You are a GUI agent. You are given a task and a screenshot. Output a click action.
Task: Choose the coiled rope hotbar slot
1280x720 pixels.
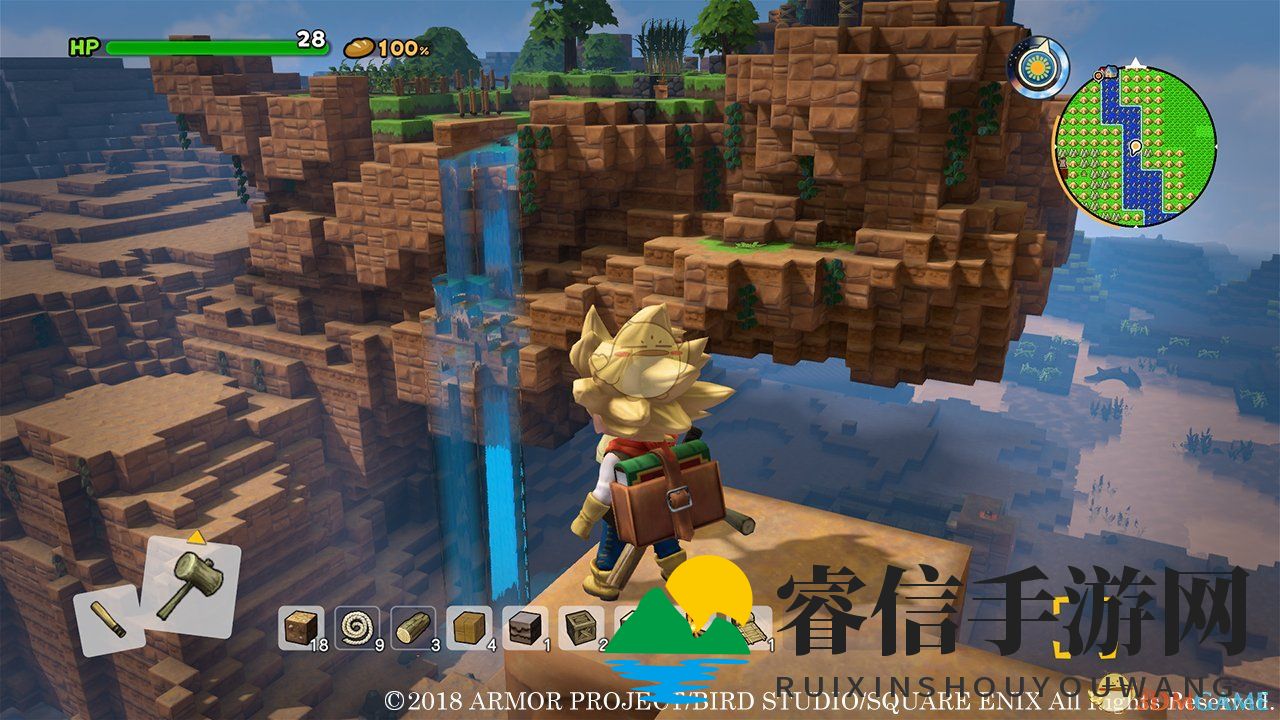(354, 627)
